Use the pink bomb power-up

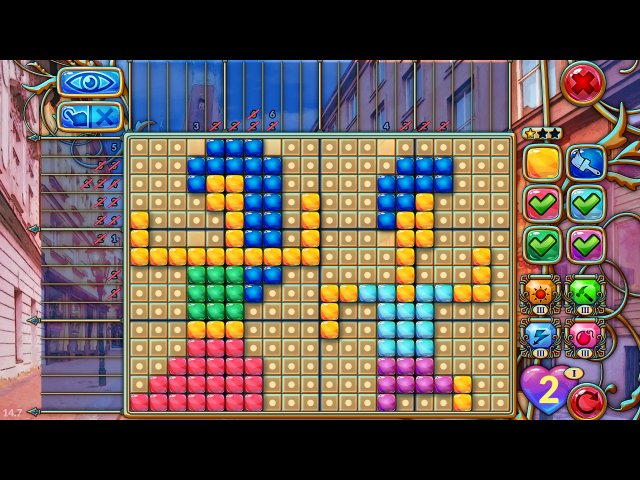(x=585, y=336)
